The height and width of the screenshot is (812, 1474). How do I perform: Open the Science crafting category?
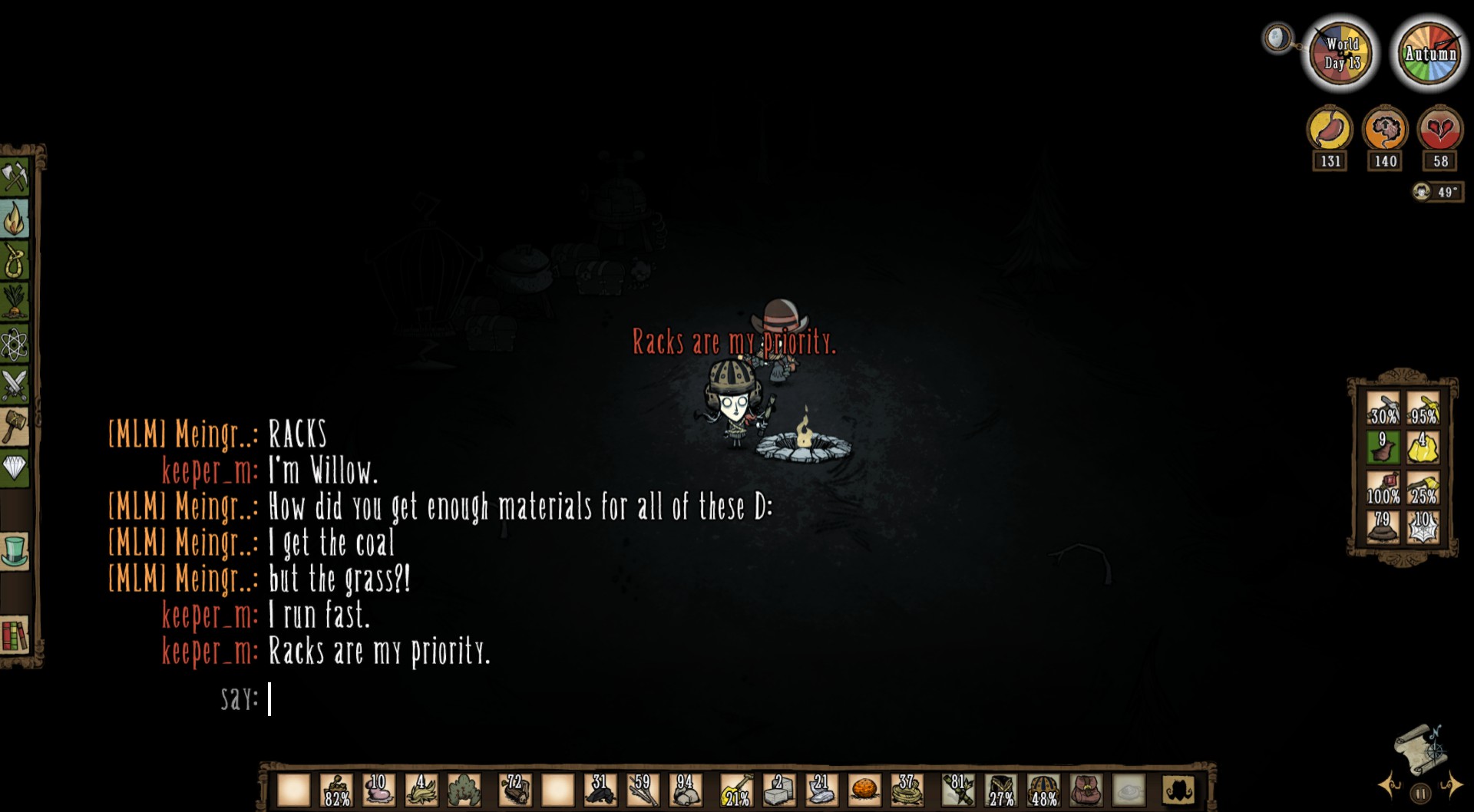click(x=17, y=345)
